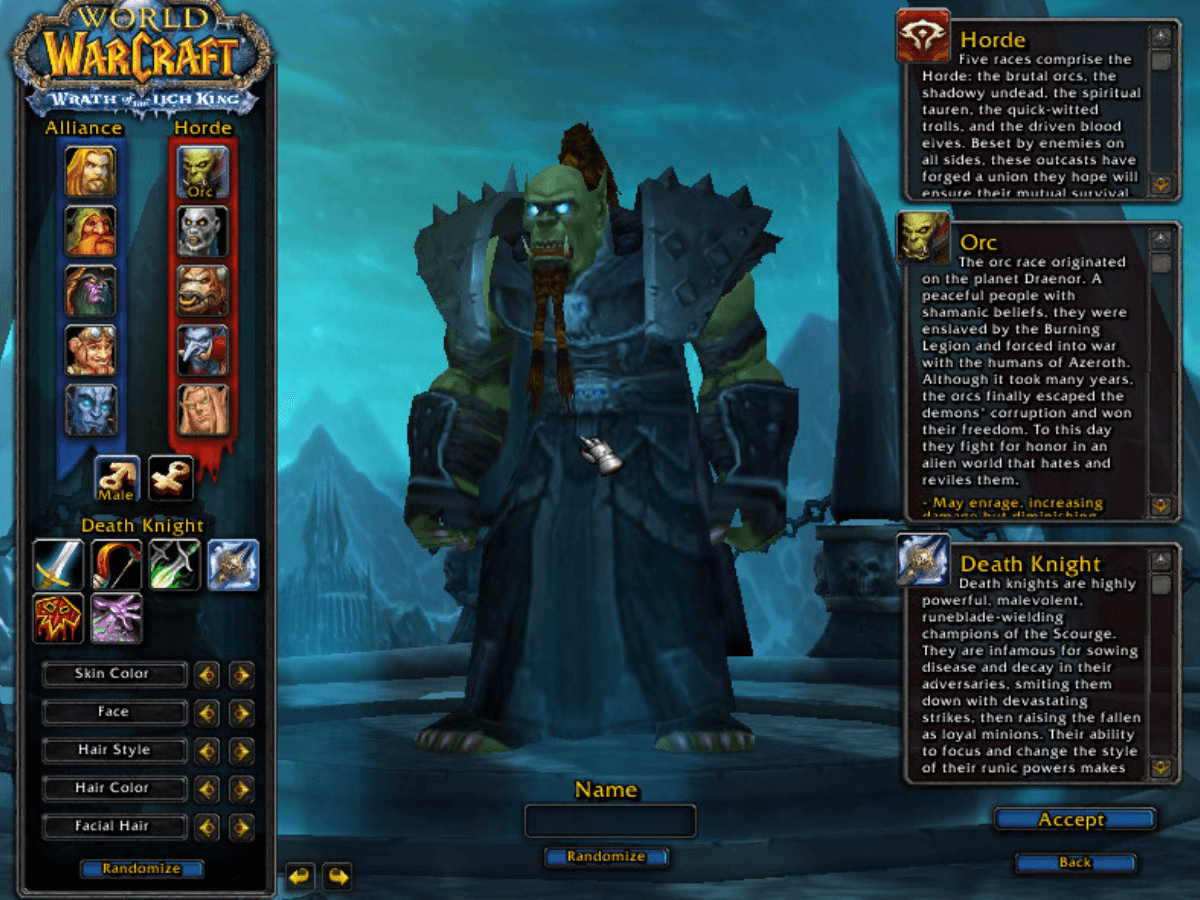Choose the Undead race portrait
Screen dimensions: 1200x900
(x=203, y=231)
